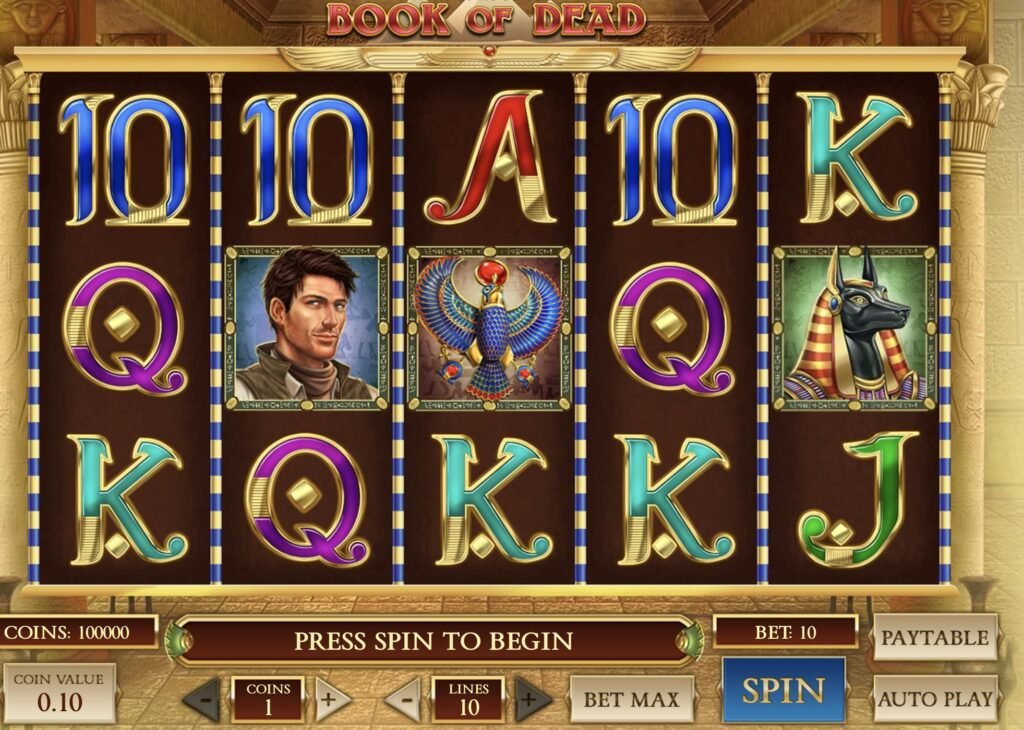Decrease the number of coins
This screenshot has height=730, width=1024.
(203, 699)
